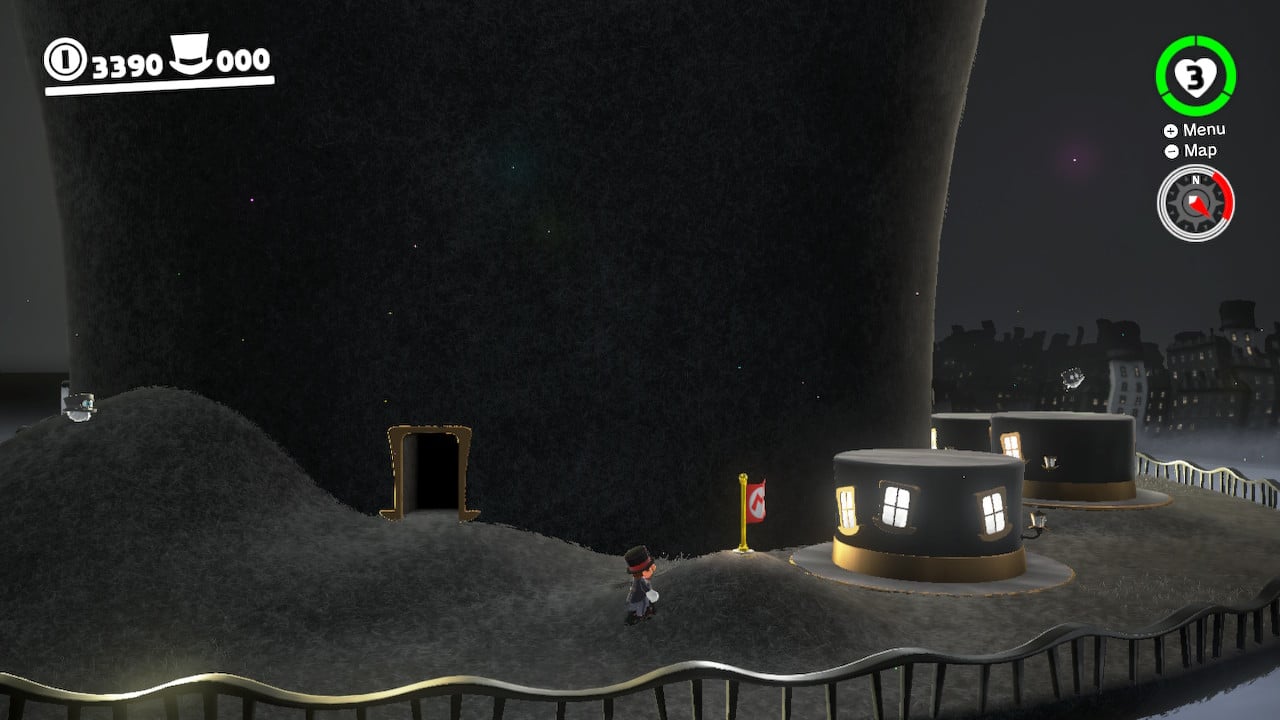Open the Map label
Image resolution: width=1280 pixels, height=720 pixels.
click(1200, 150)
